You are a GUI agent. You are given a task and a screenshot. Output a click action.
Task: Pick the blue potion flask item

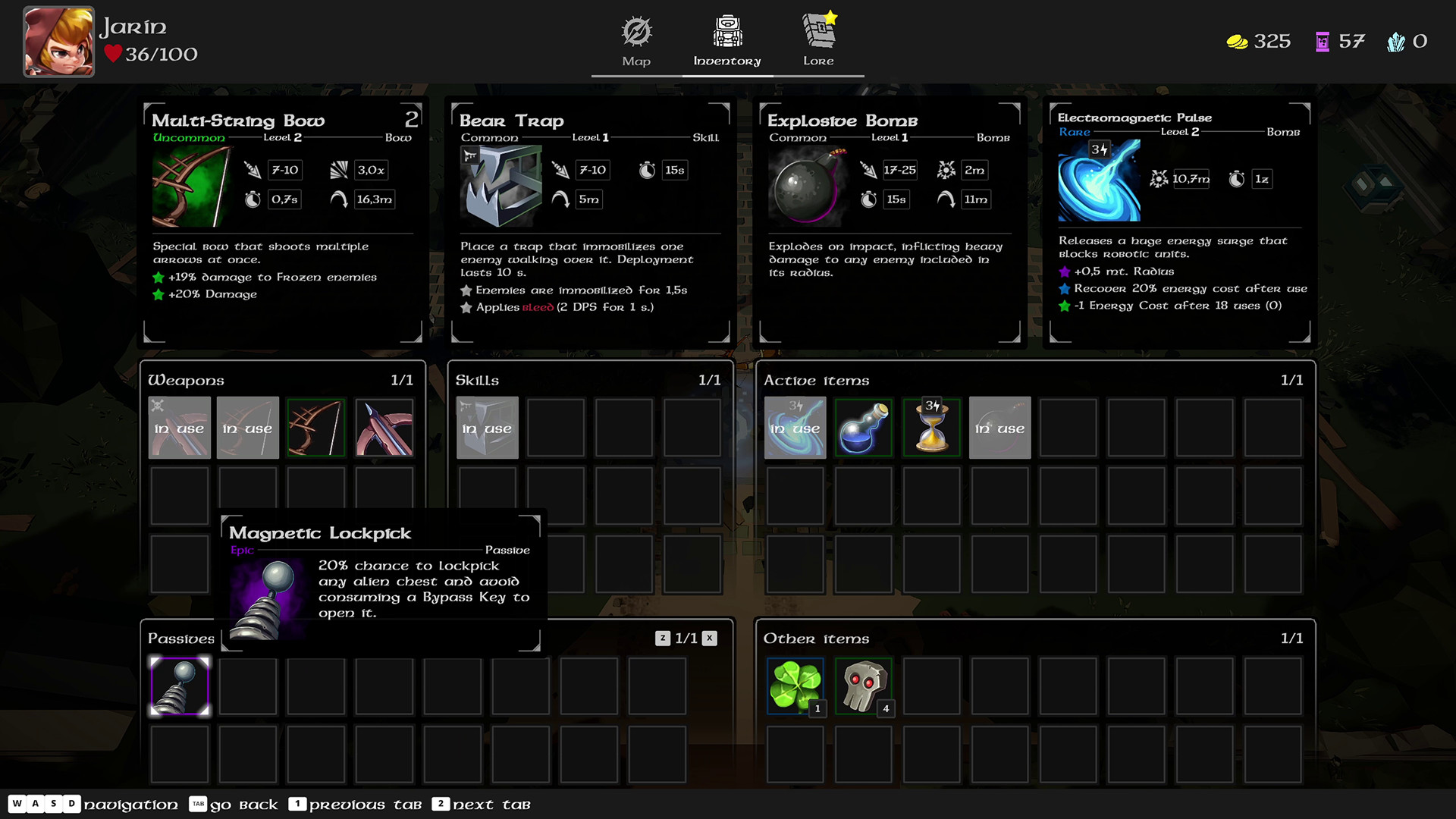(x=863, y=428)
